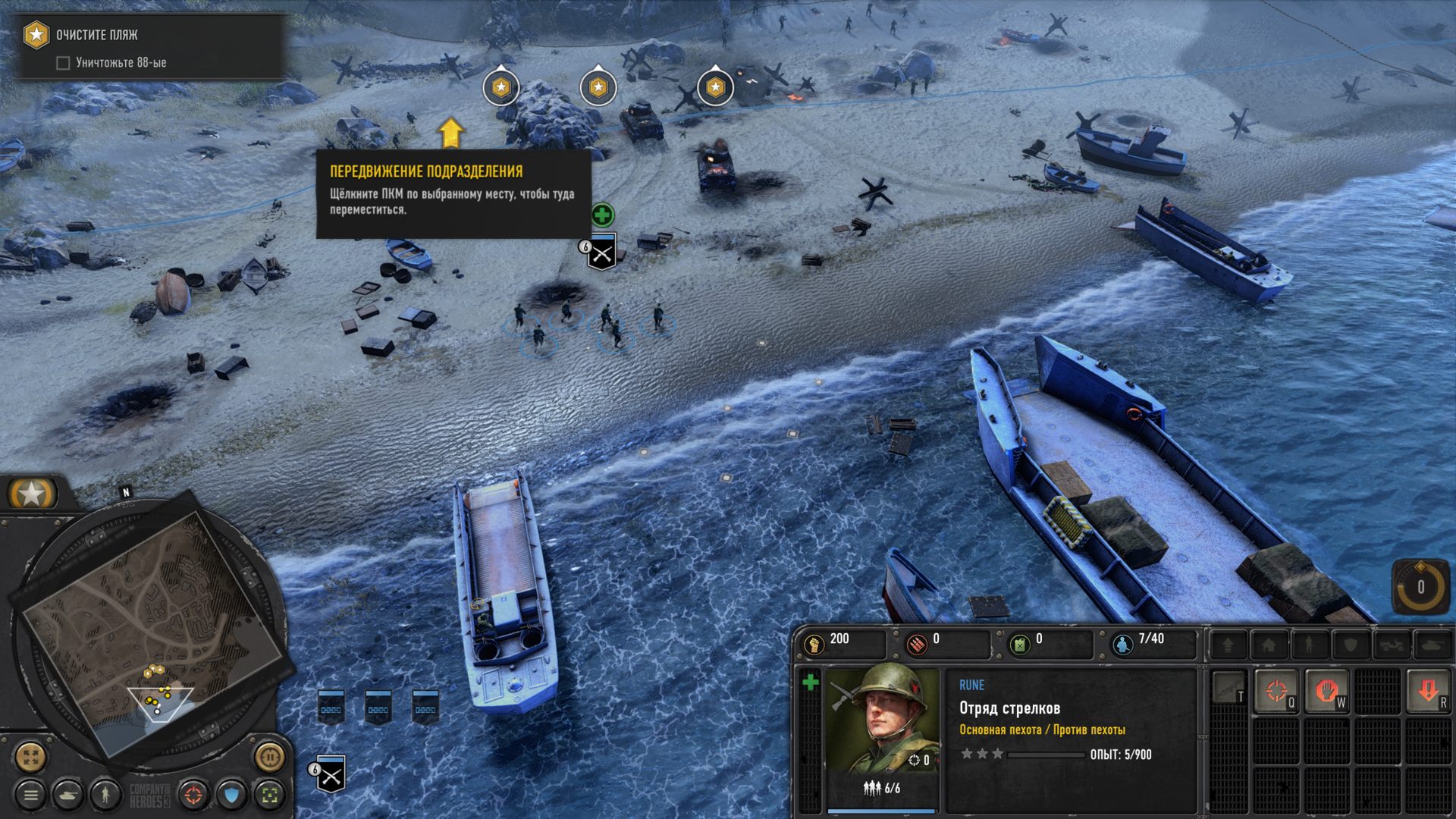This screenshot has height=819, width=1456.
Task: Use the crosshair attack ability (Q)
Action: click(1277, 691)
